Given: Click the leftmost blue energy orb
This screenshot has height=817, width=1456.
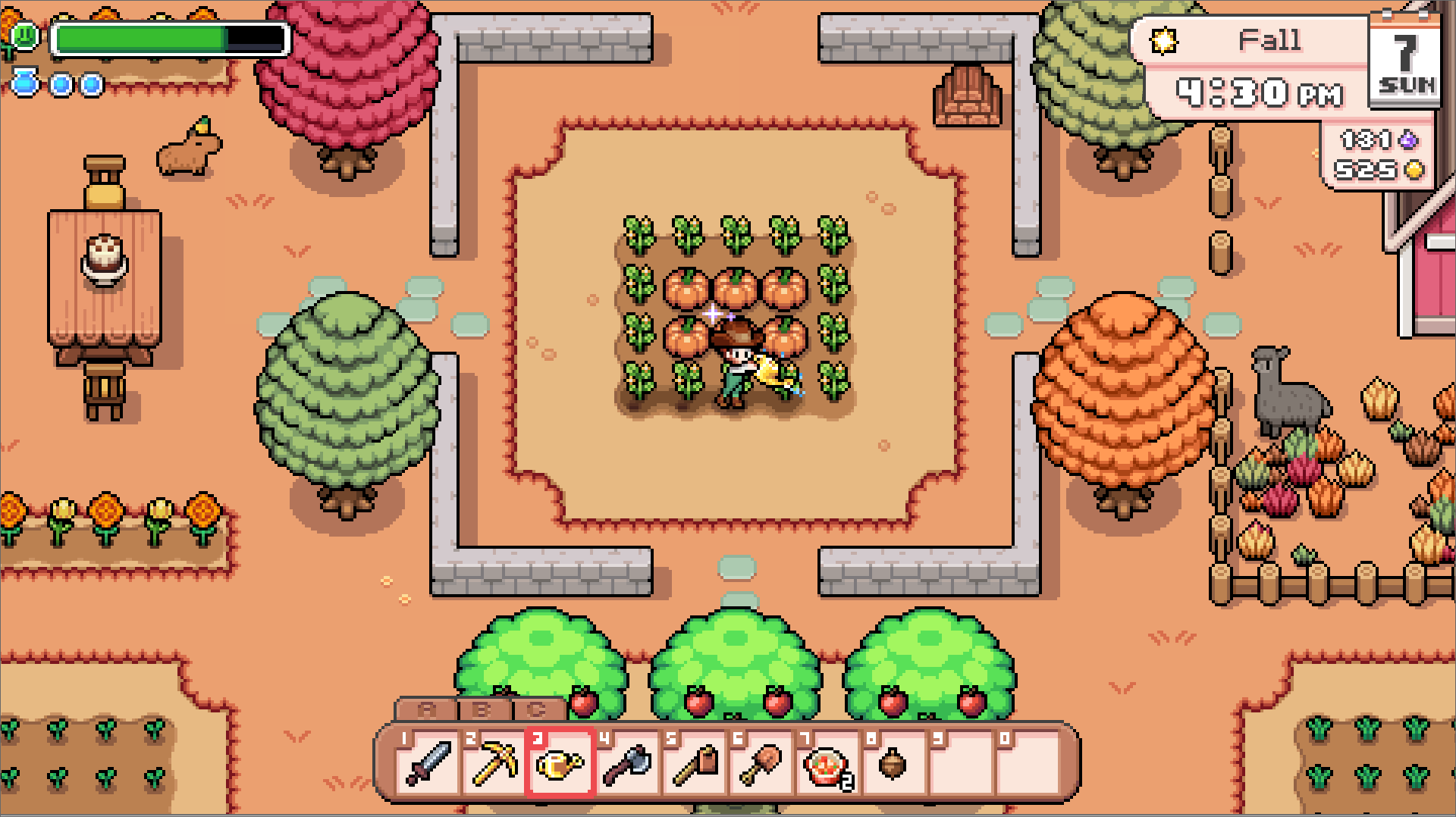Looking at the screenshot, I should pos(27,85).
